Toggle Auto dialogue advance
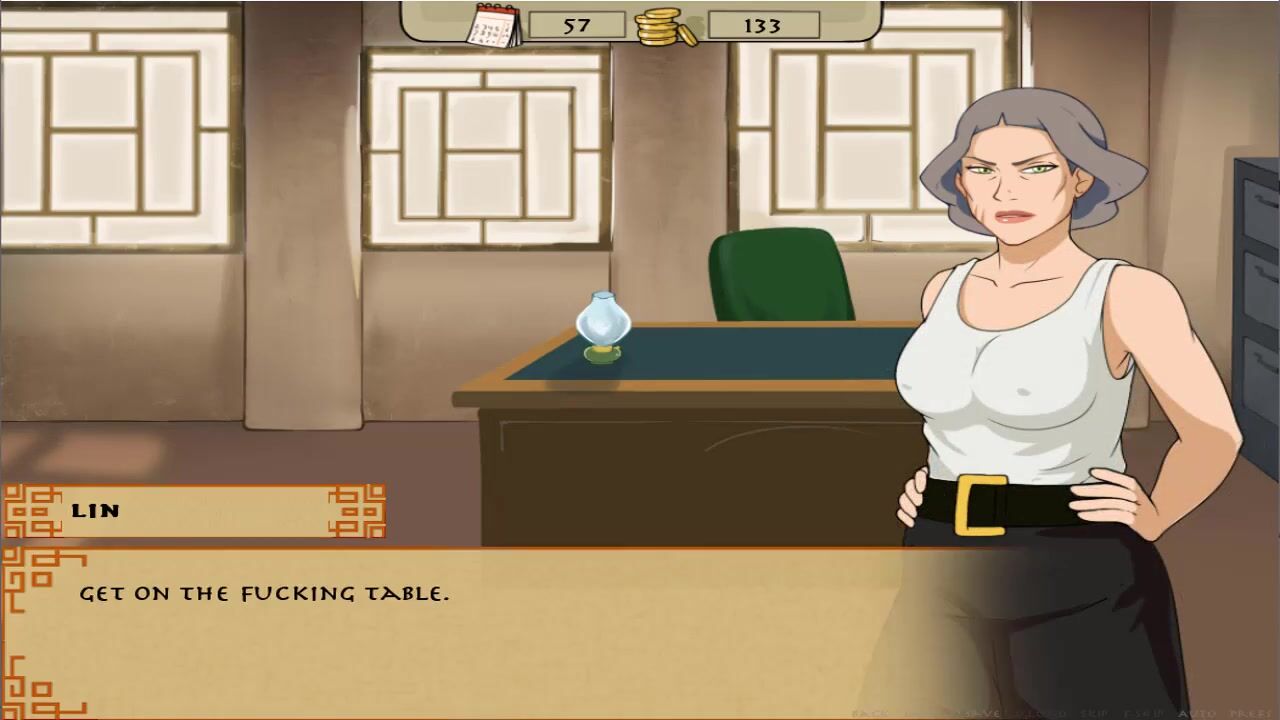The height and width of the screenshot is (720, 1280). (1198, 714)
